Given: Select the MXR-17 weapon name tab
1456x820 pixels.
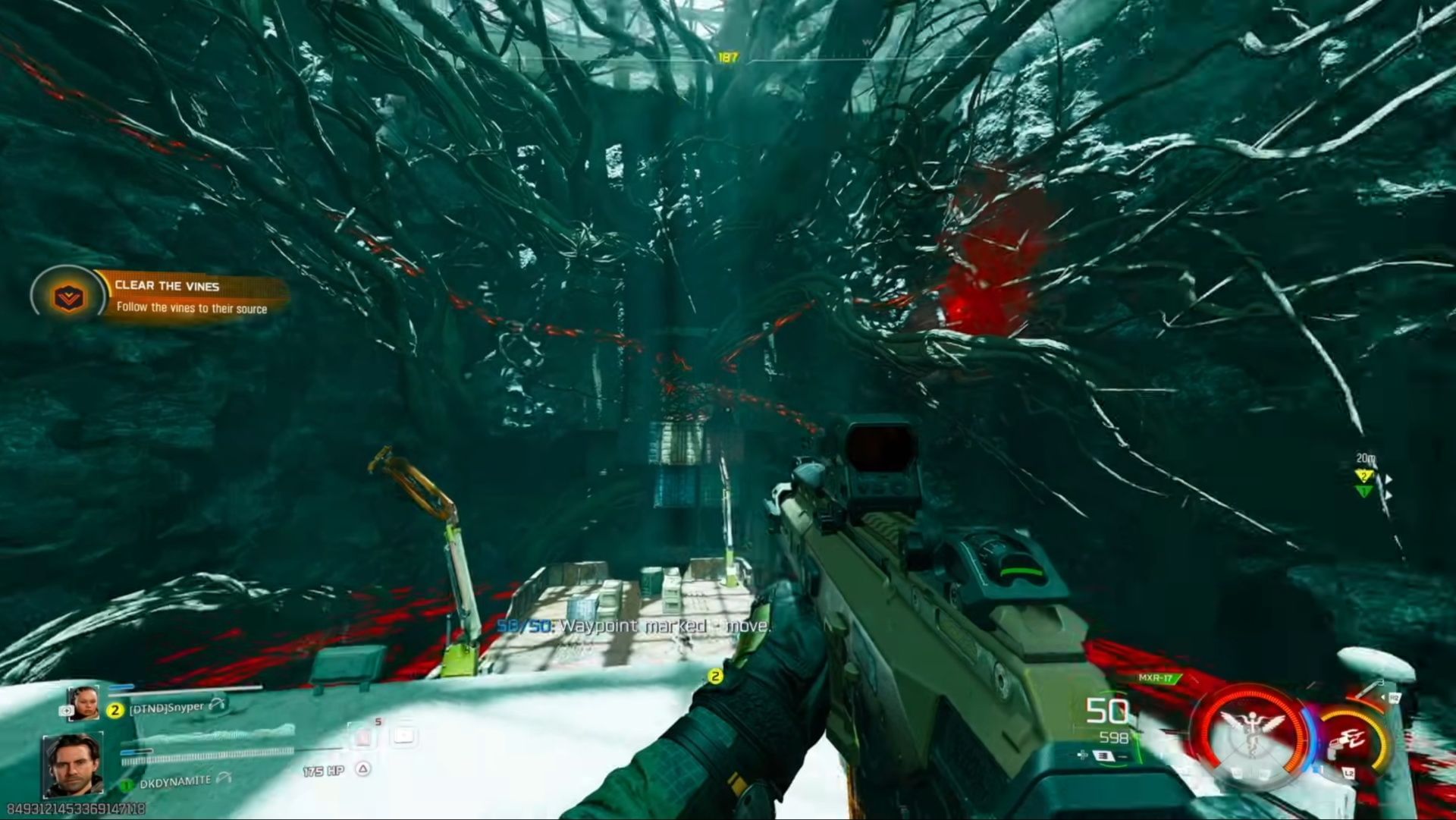Looking at the screenshot, I should tap(1157, 678).
